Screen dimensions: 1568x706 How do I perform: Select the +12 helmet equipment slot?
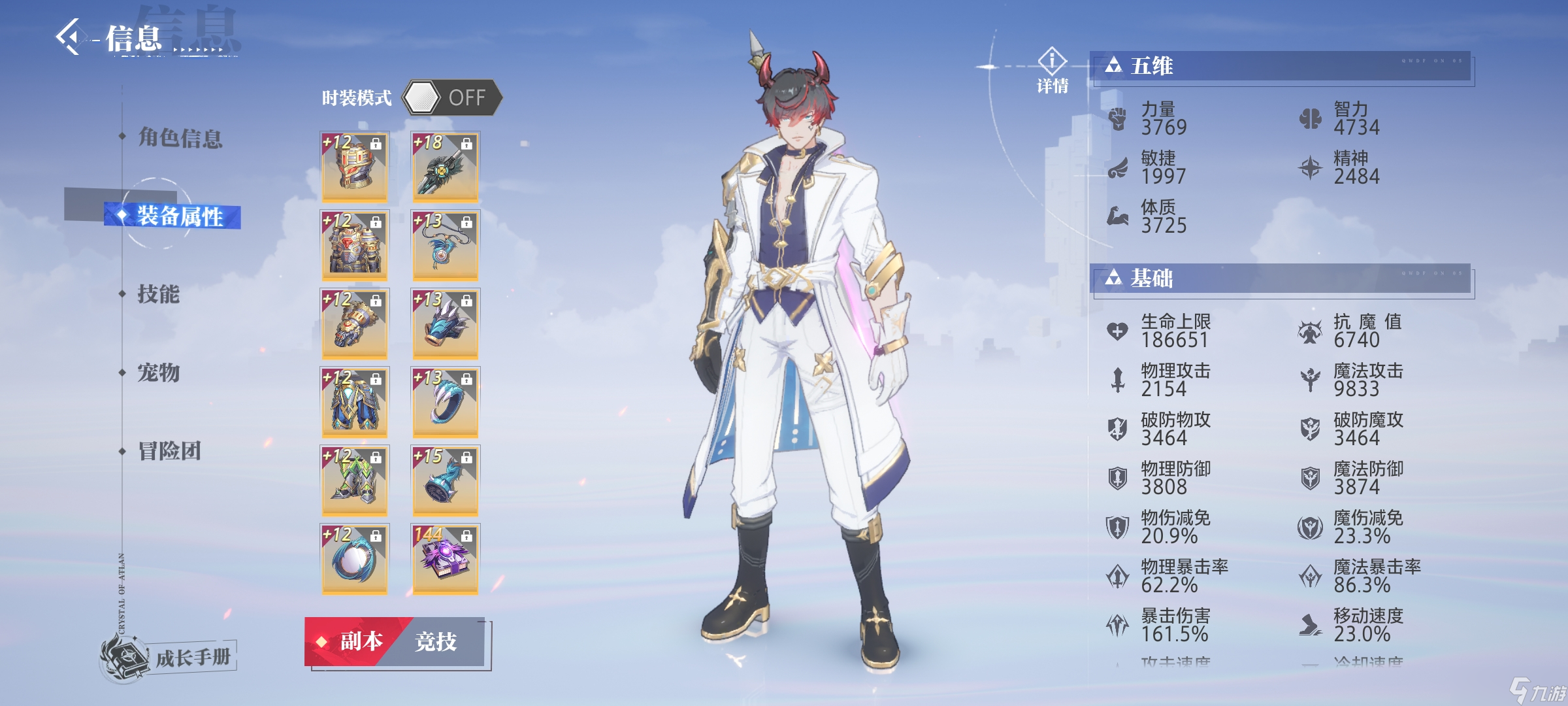point(354,166)
